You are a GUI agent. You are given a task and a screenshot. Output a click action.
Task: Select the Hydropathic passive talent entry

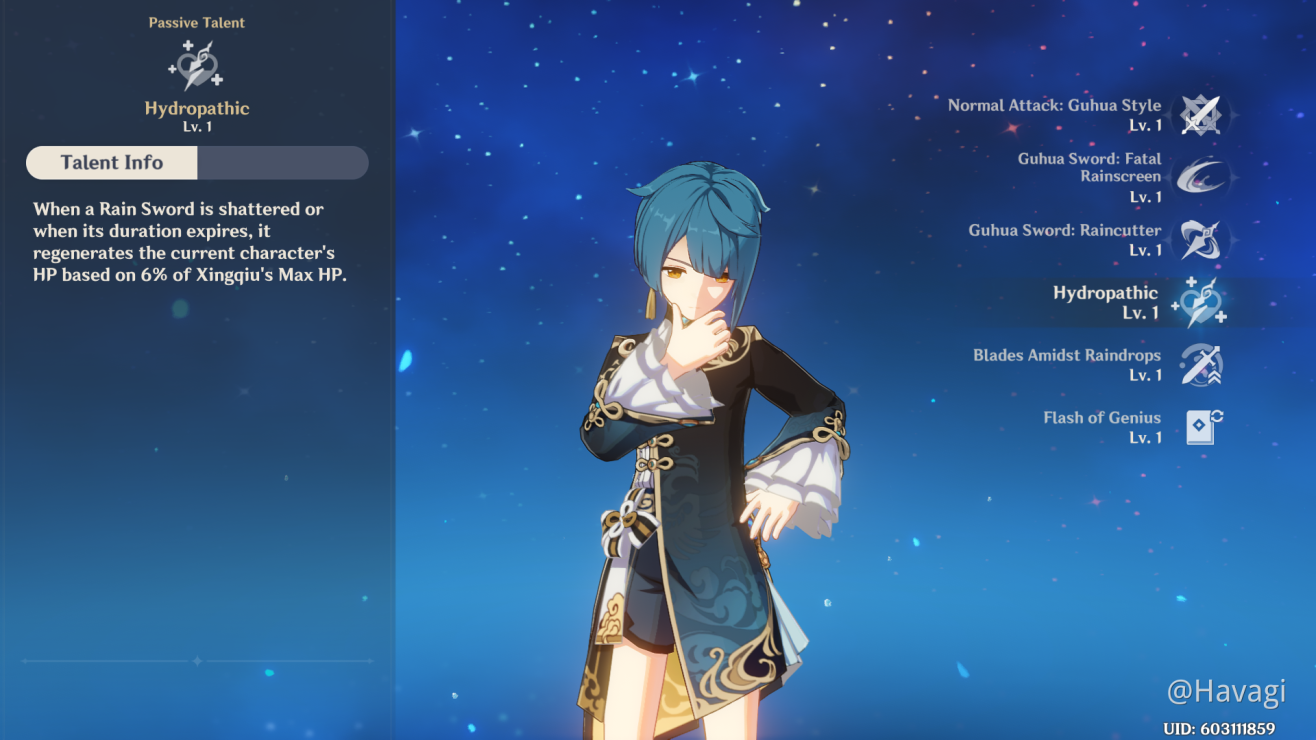click(x=1199, y=302)
